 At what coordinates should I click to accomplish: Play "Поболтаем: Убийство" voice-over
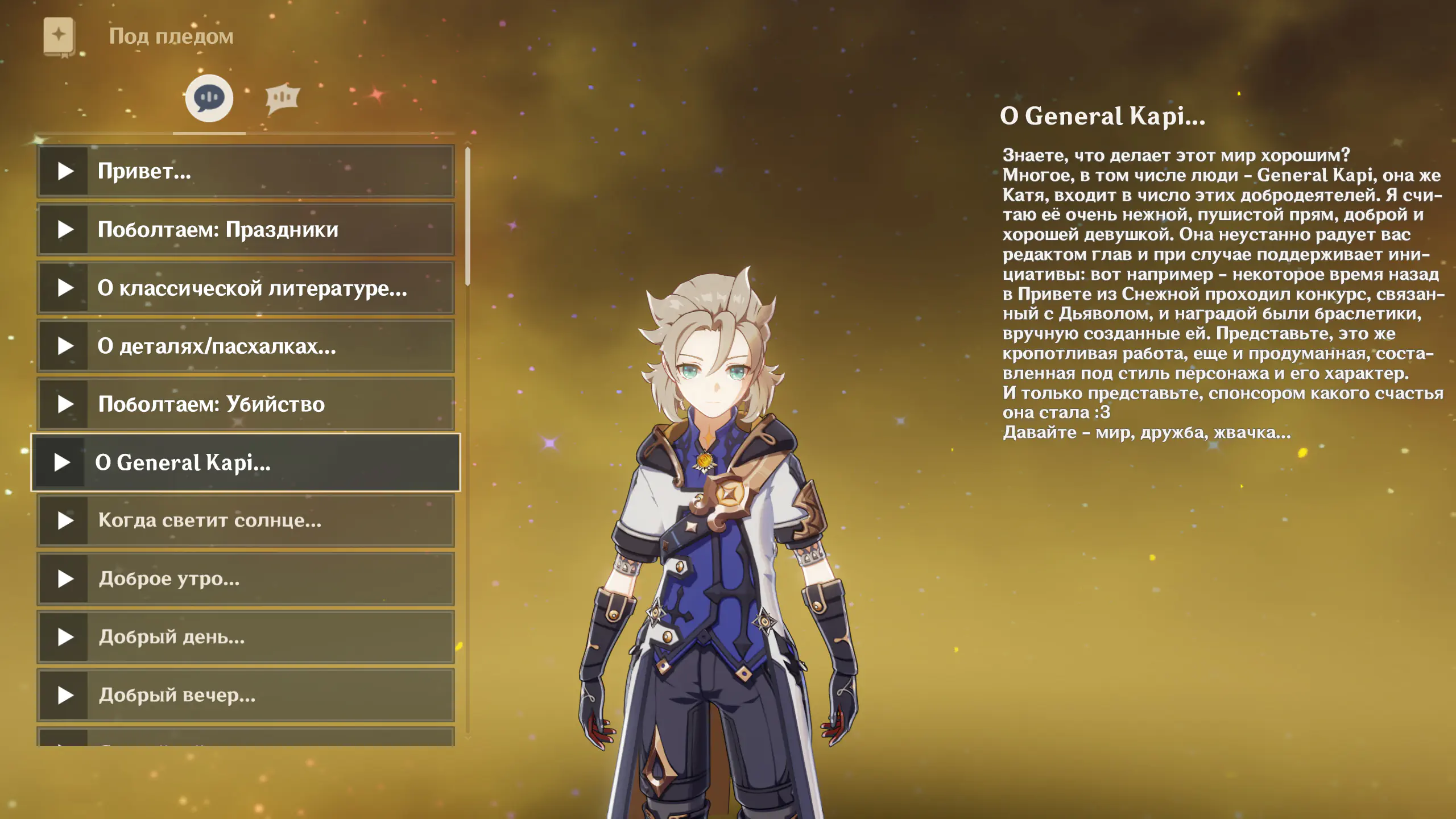pyautogui.click(x=246, y=404)
